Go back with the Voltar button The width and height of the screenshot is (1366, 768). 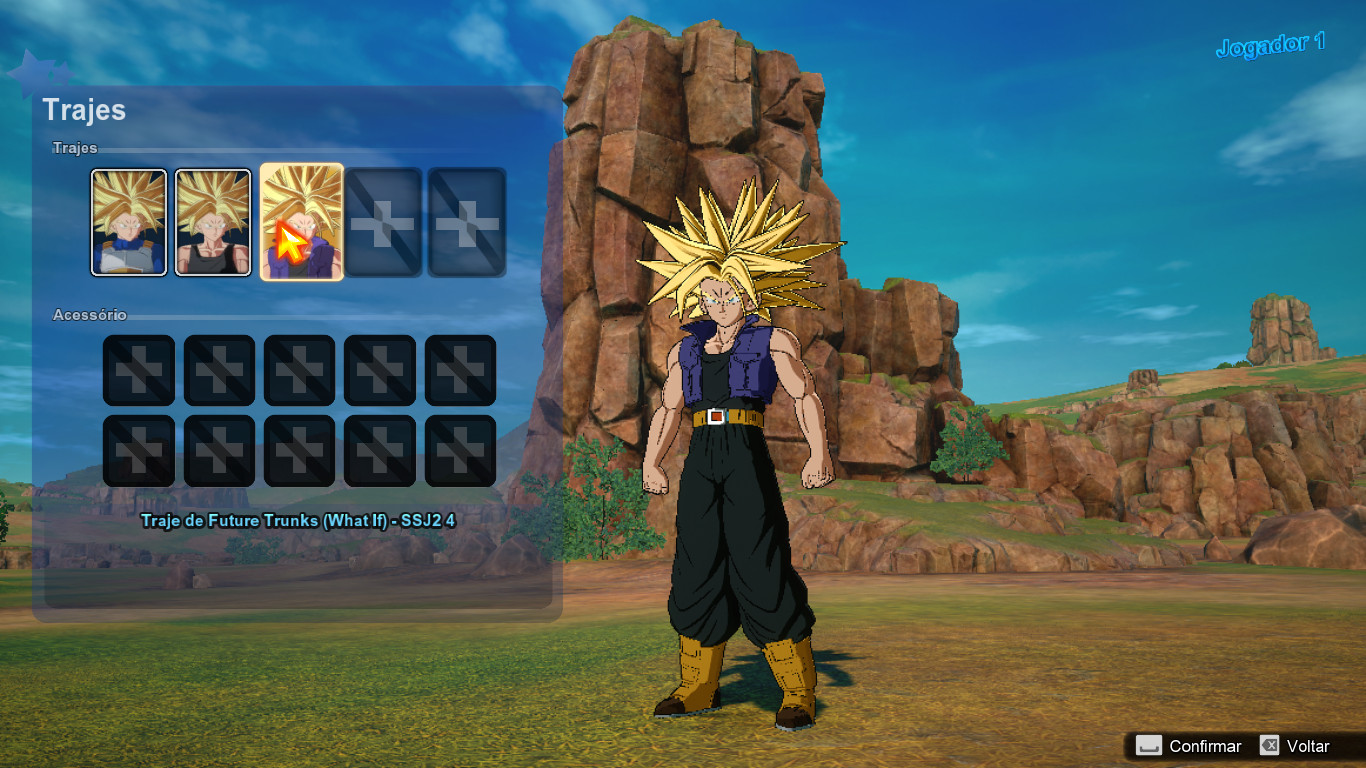[1295, 746]
